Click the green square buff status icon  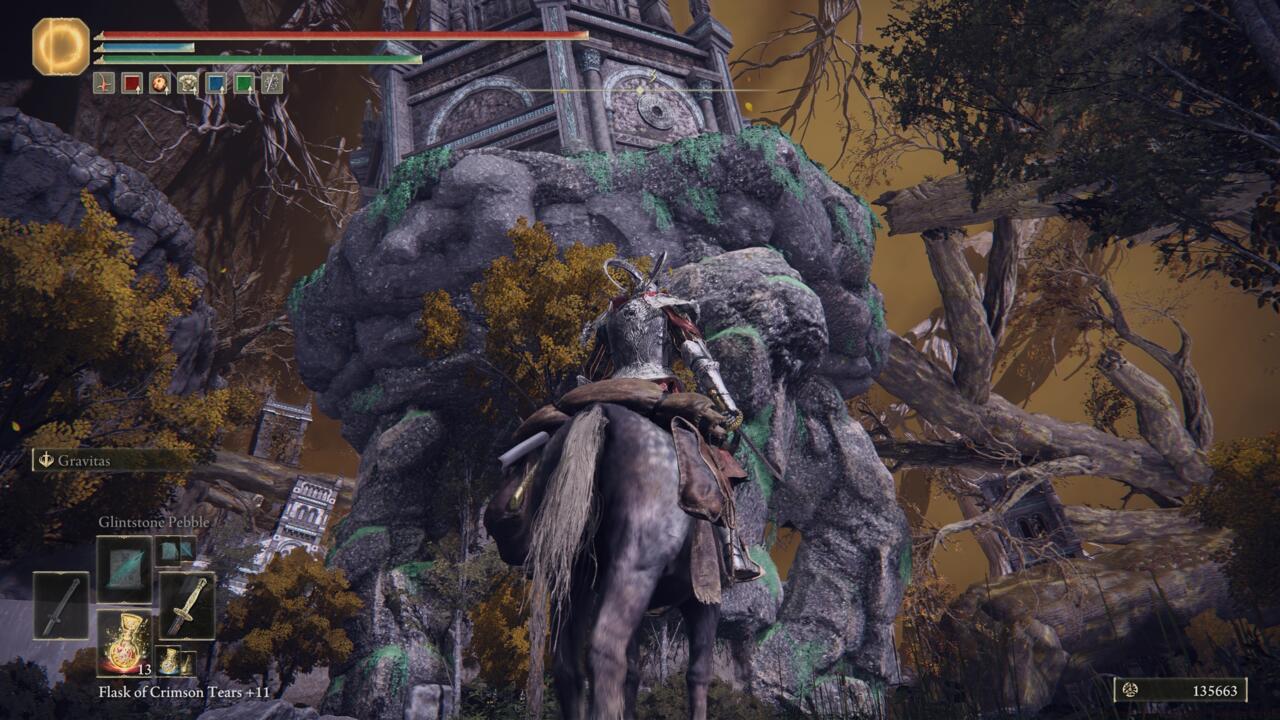(244, 83)
